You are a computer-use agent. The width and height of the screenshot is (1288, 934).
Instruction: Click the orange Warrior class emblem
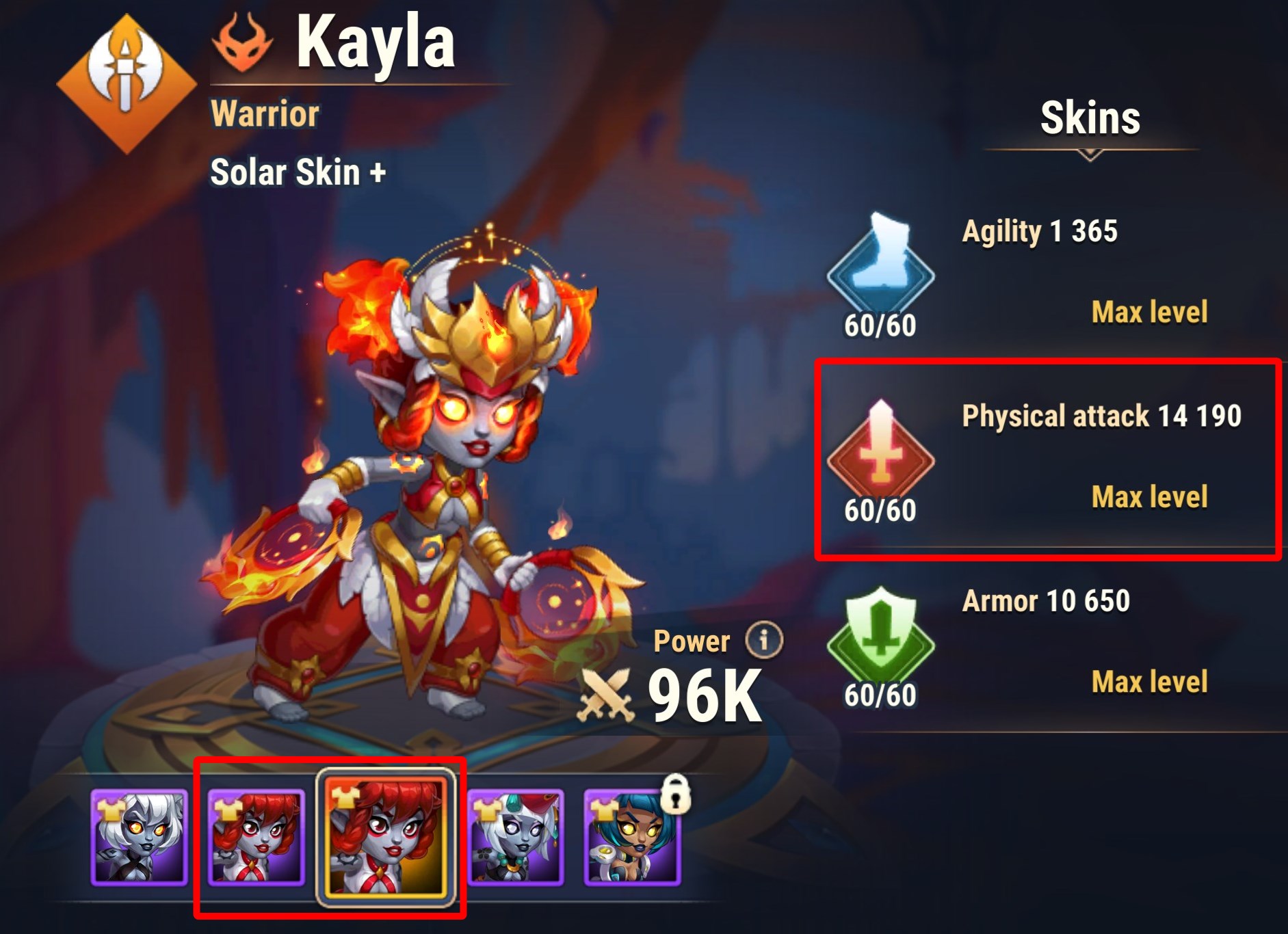(127, 83)
